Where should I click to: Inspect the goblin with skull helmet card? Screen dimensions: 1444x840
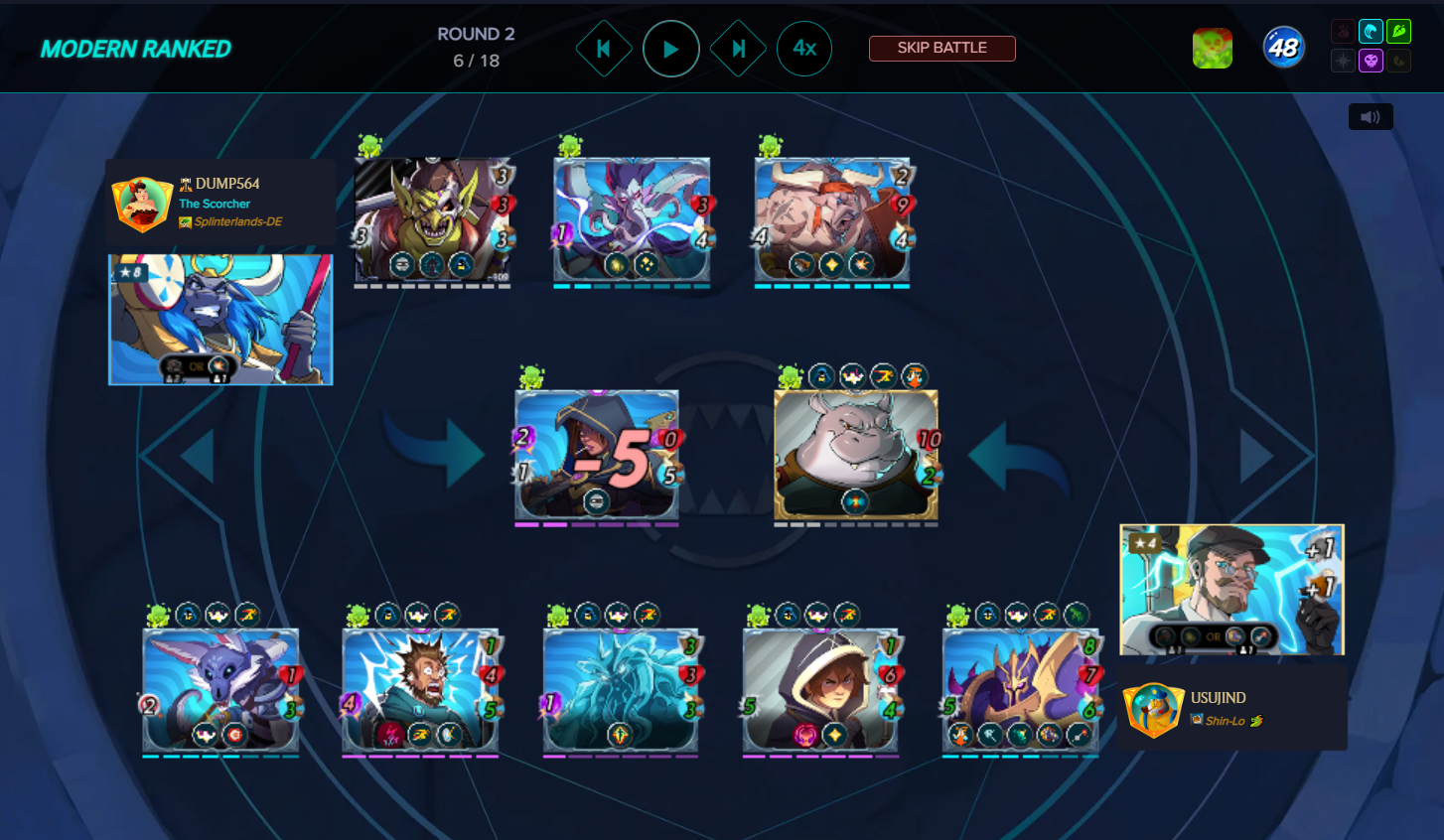432,220
